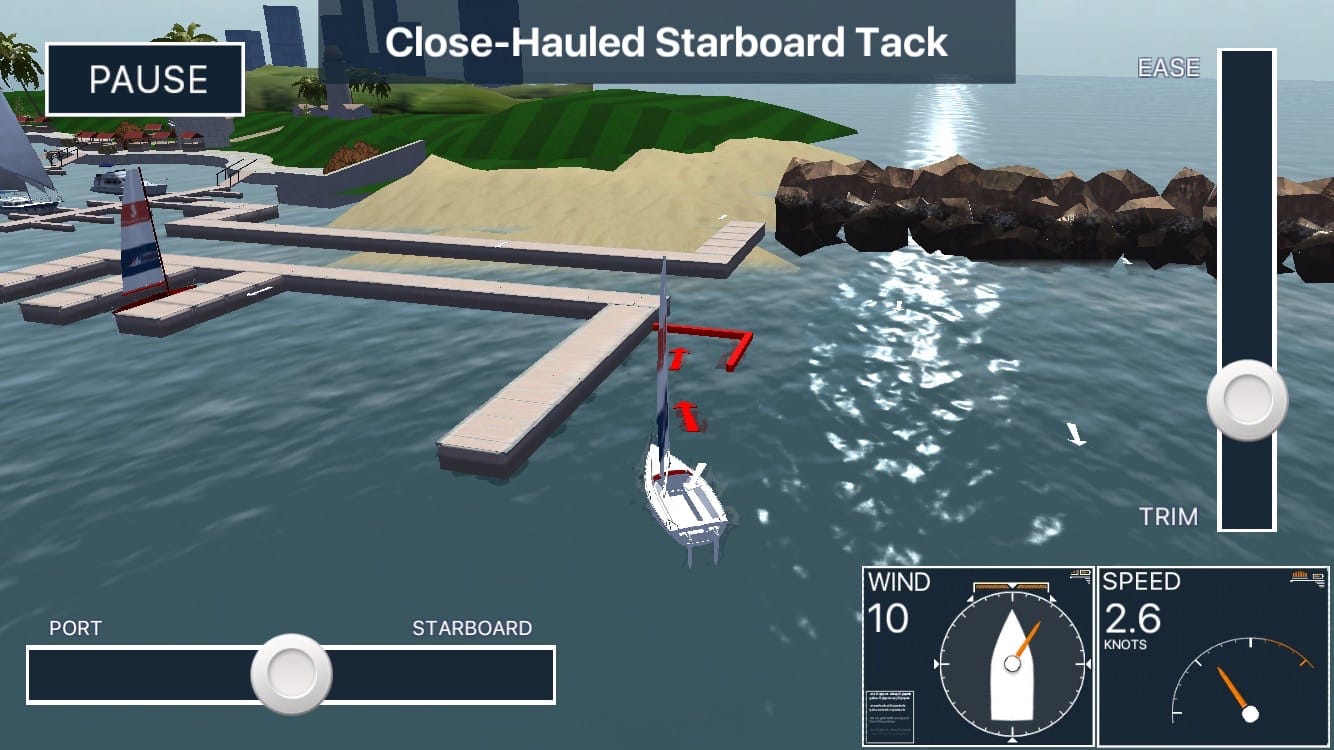
Task: Select the speed gauge panel
Action: 1214,657
